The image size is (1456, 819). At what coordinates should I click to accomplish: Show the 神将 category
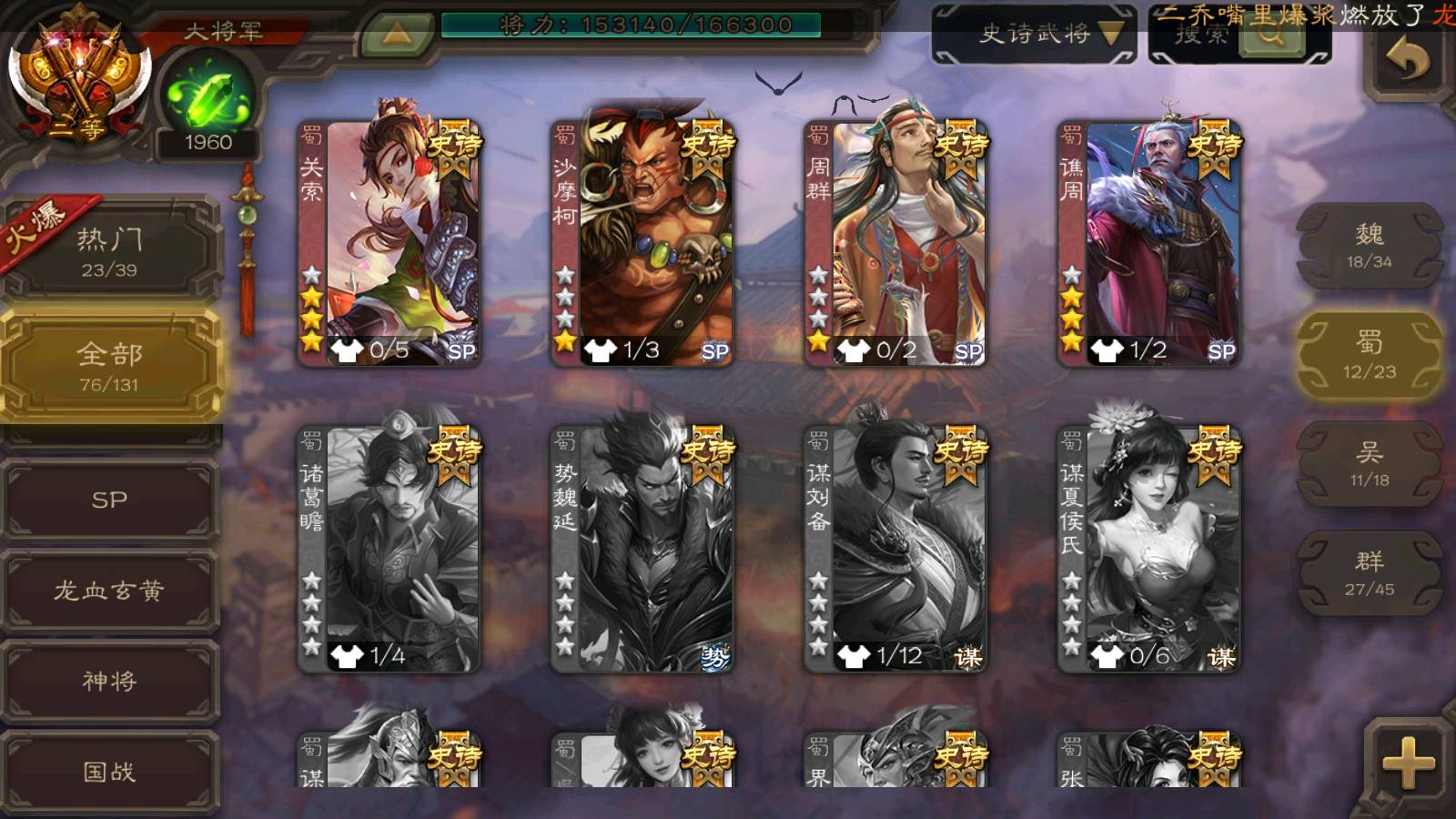pyautogui.click(x=109, y=681)
